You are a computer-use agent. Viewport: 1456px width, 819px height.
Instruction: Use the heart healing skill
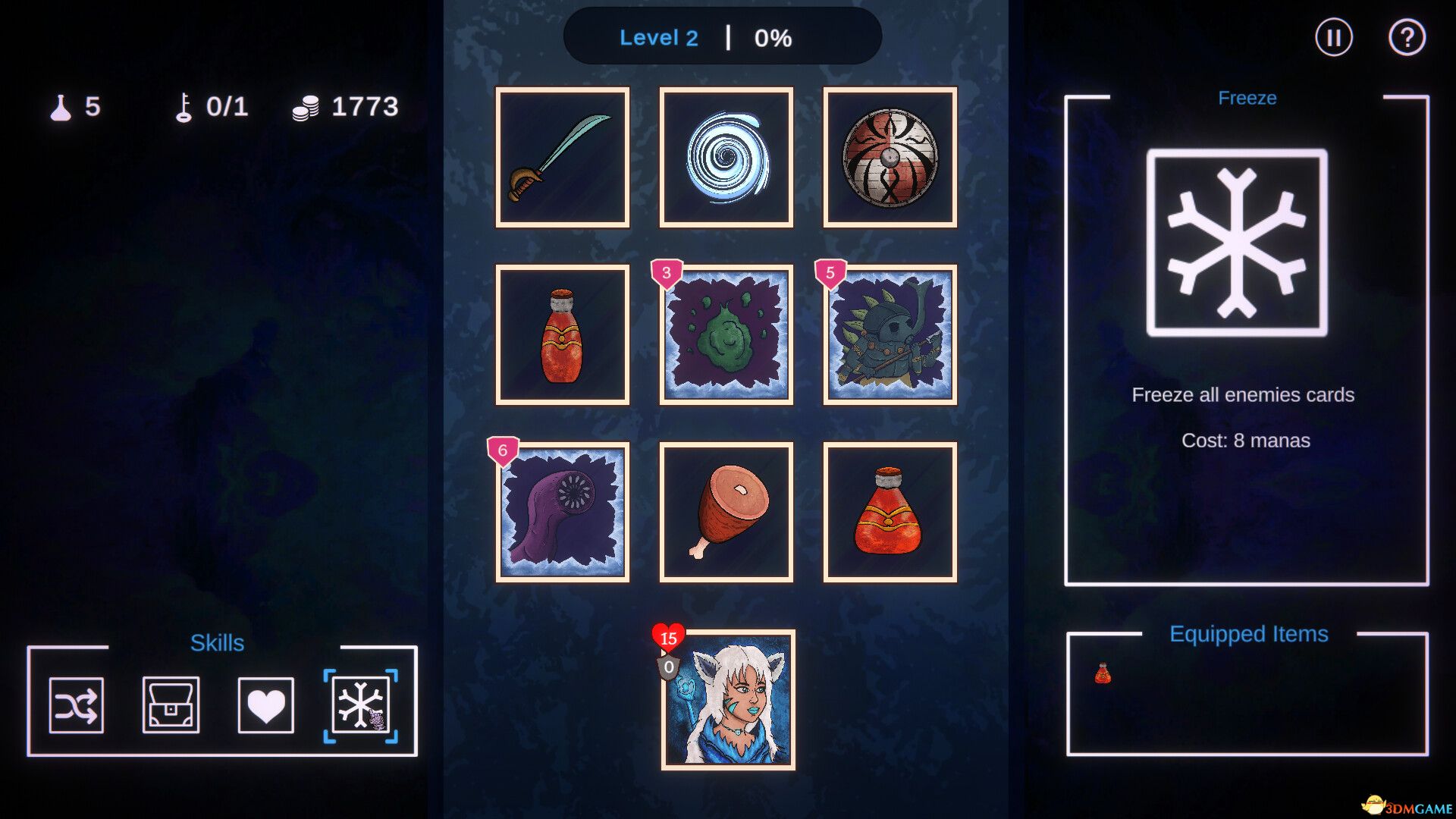click(x=265, y=704)
